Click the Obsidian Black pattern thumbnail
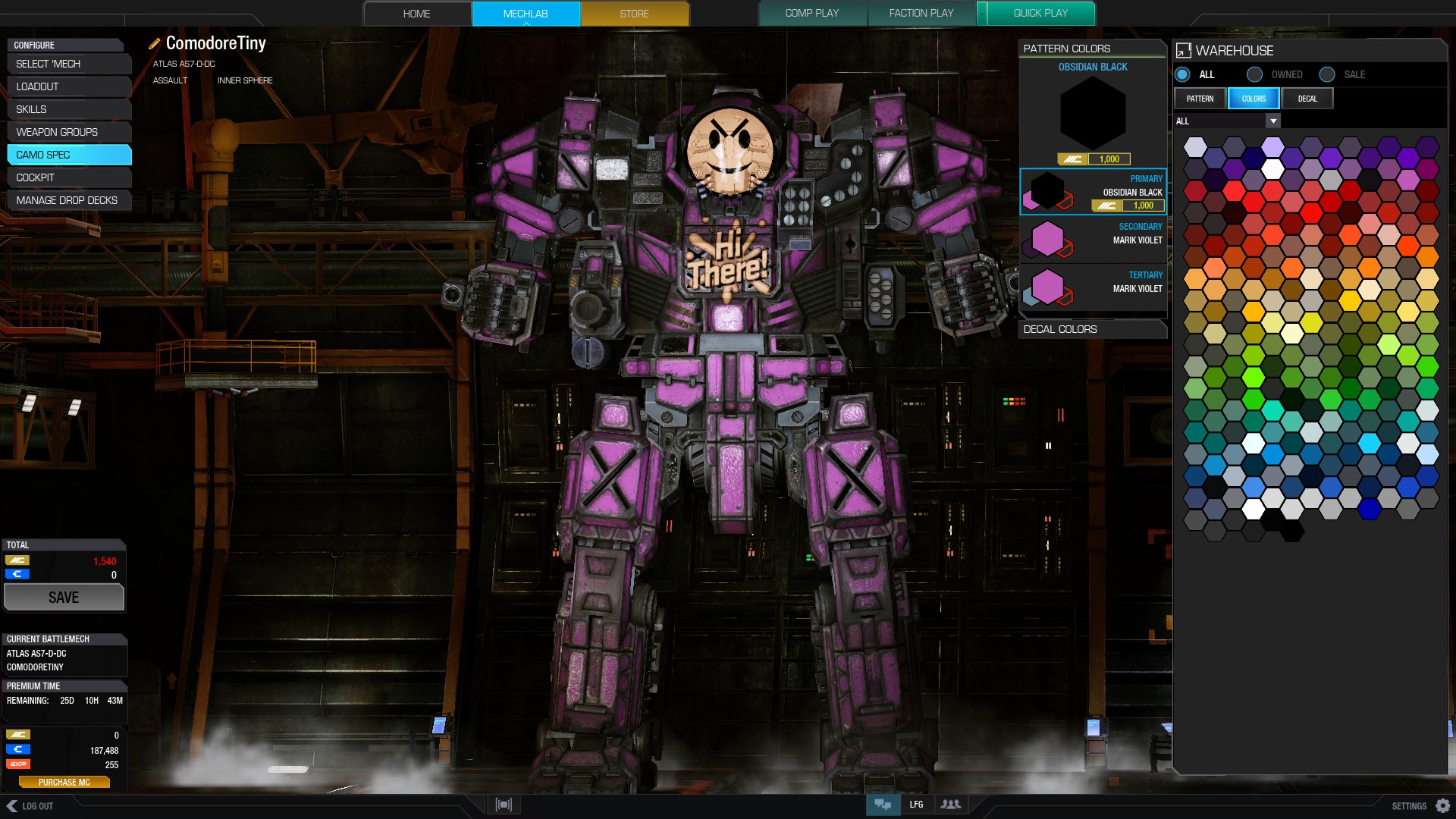This screenshot has height=819, width=1456. (x=1092, y=114)
